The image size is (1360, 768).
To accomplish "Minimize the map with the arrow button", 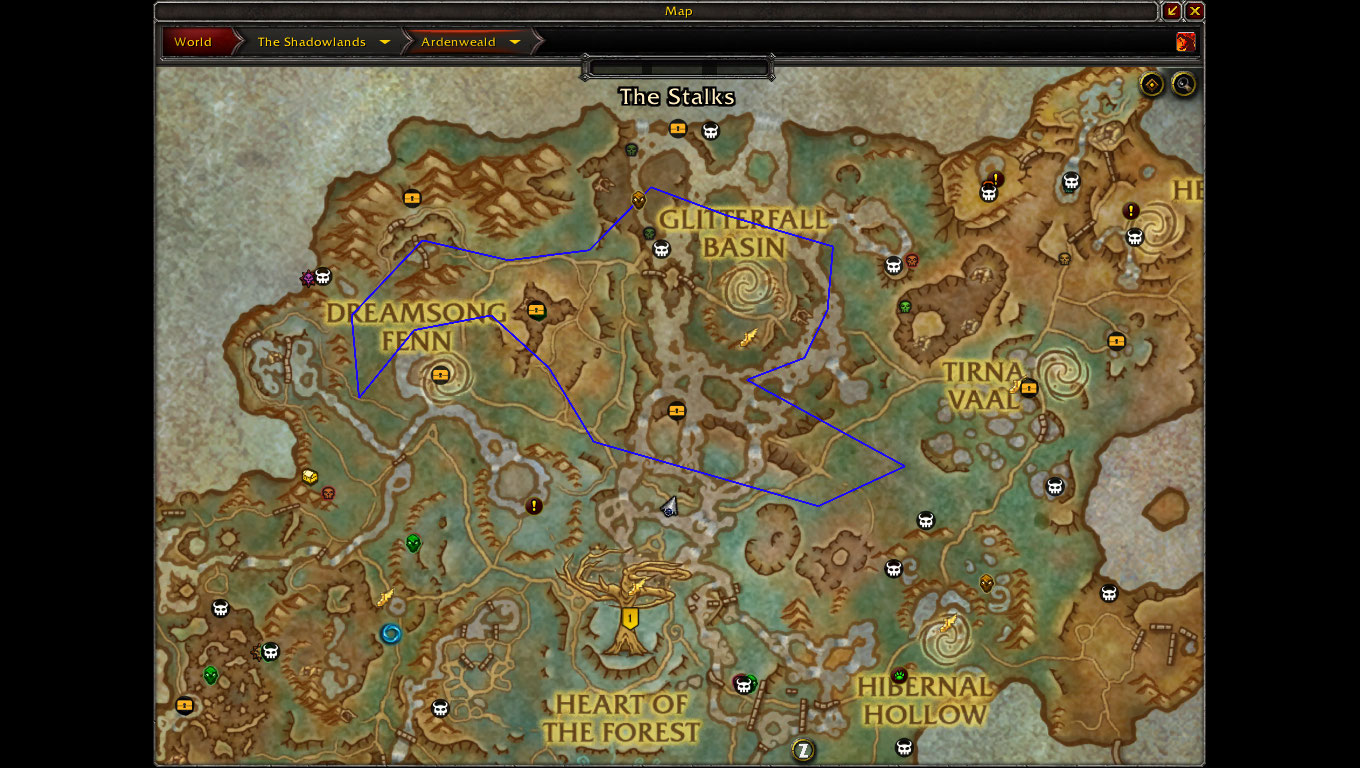I will (1172, 11).
